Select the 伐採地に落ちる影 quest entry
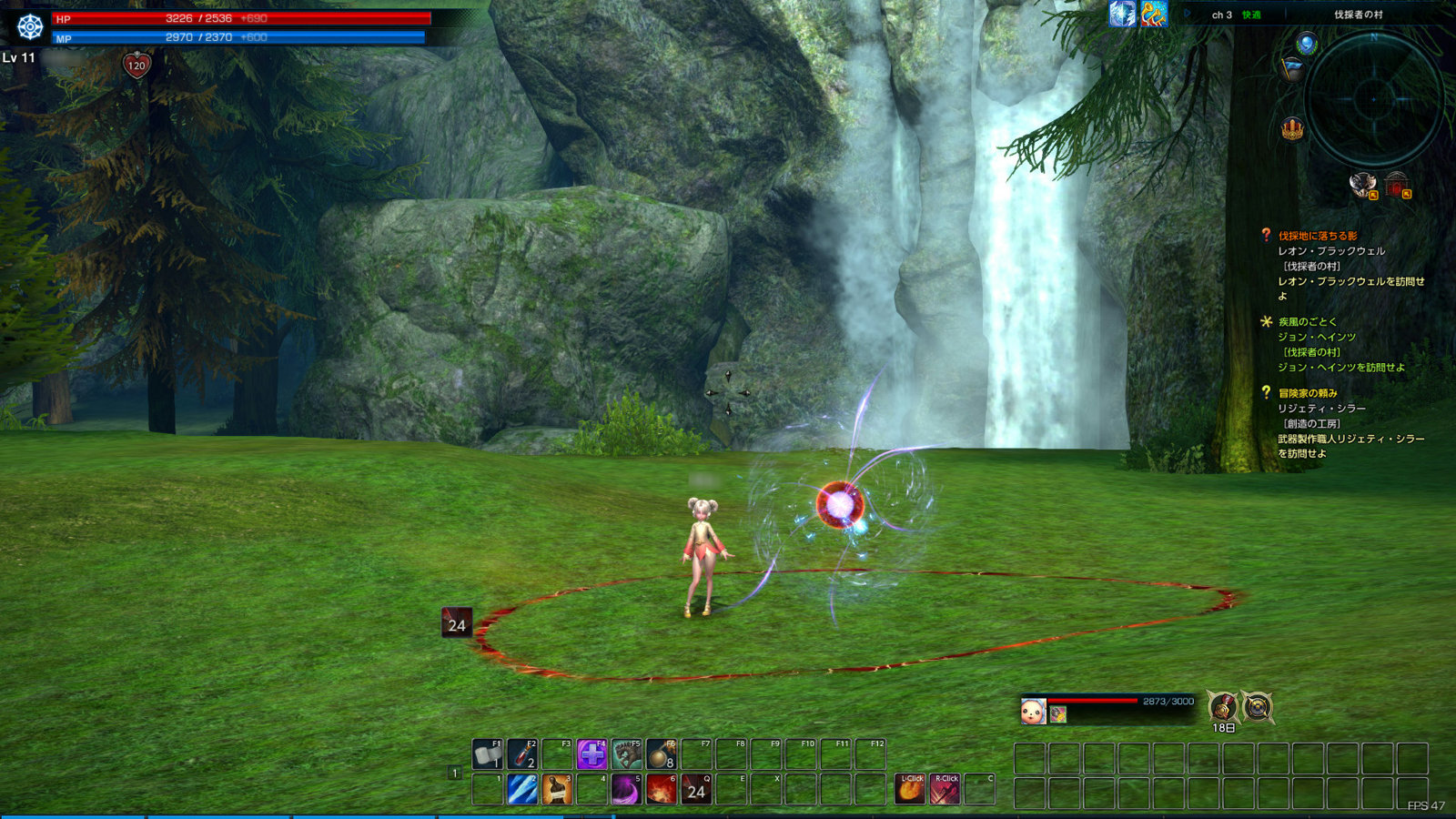The width and height of the screenshot is (1456, 819). [x=1317, y=236]
